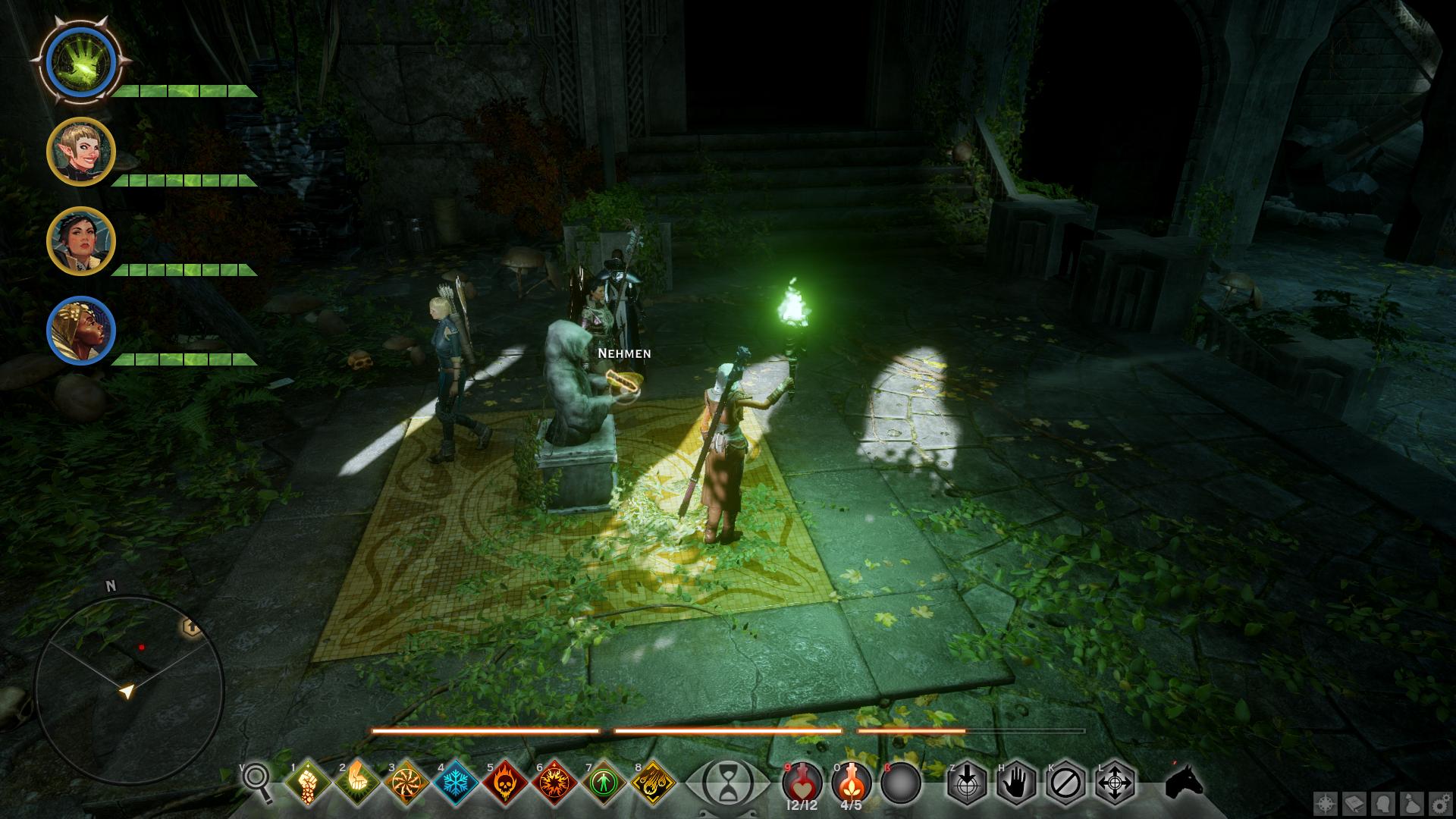Issue the open hand hold command

click(x=1016, y=782)
